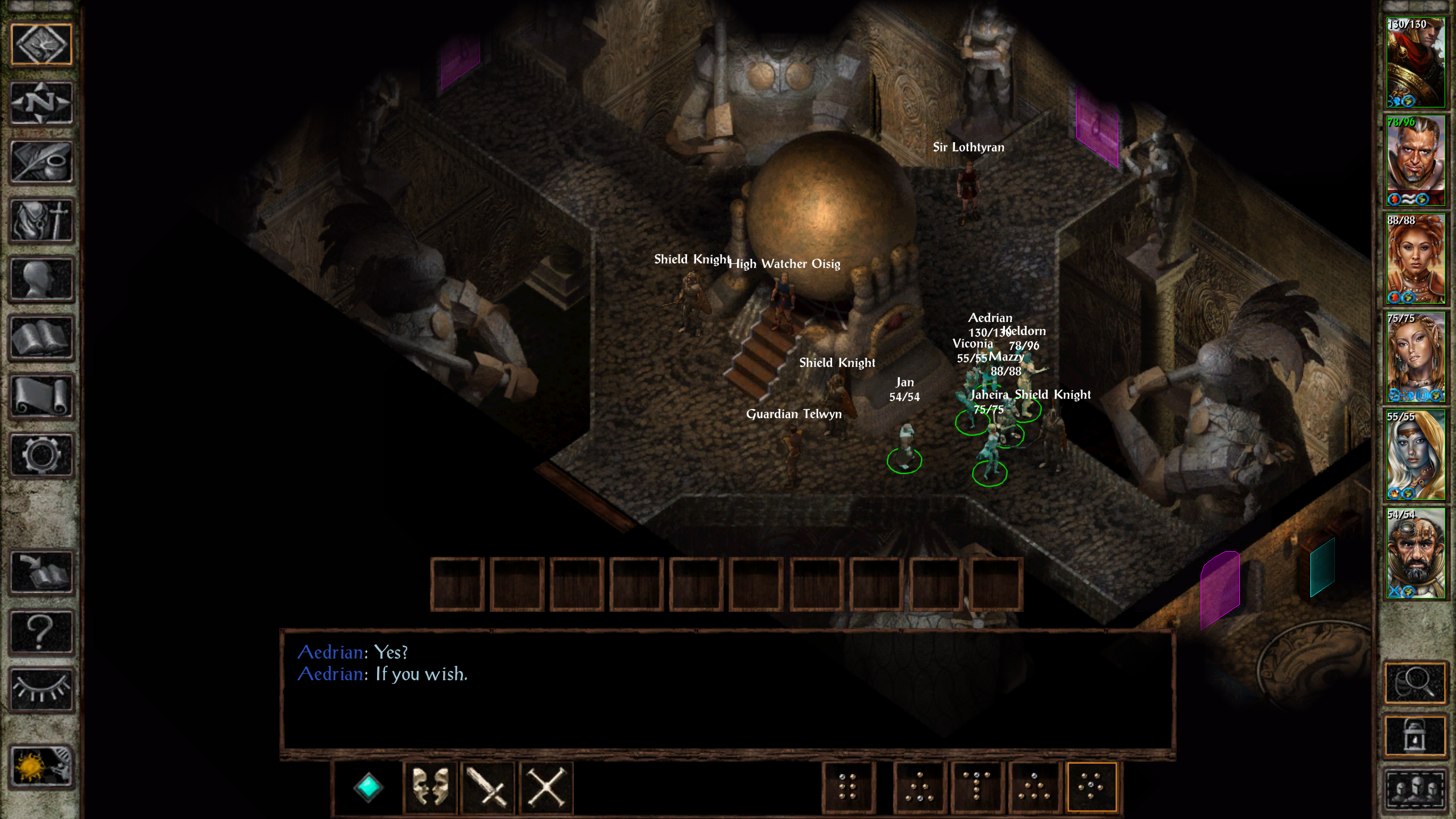Screen dimensions: 1456x819
Task: Quick save using book-and-arrow icon
Action: coord(42,572)
